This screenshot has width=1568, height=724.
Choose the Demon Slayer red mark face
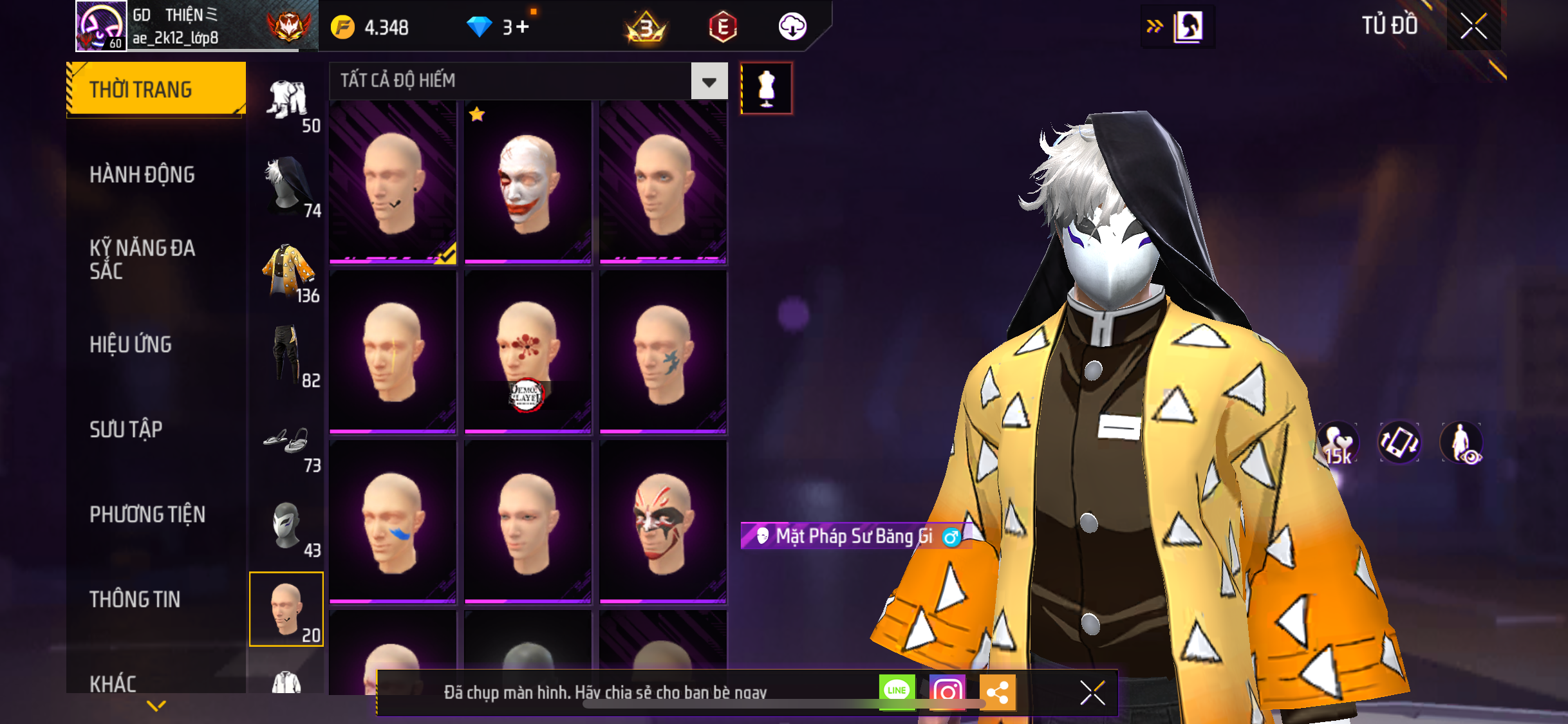pos(528,352)
